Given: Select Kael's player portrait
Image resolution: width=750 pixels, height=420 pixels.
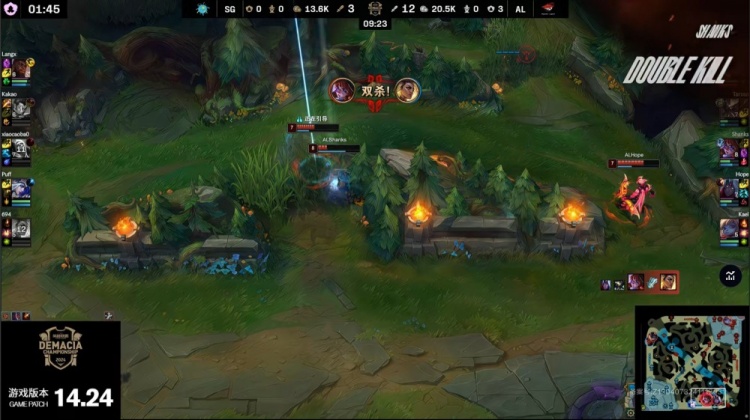Looking at the screenshot, I should click(x=733, y=228).
